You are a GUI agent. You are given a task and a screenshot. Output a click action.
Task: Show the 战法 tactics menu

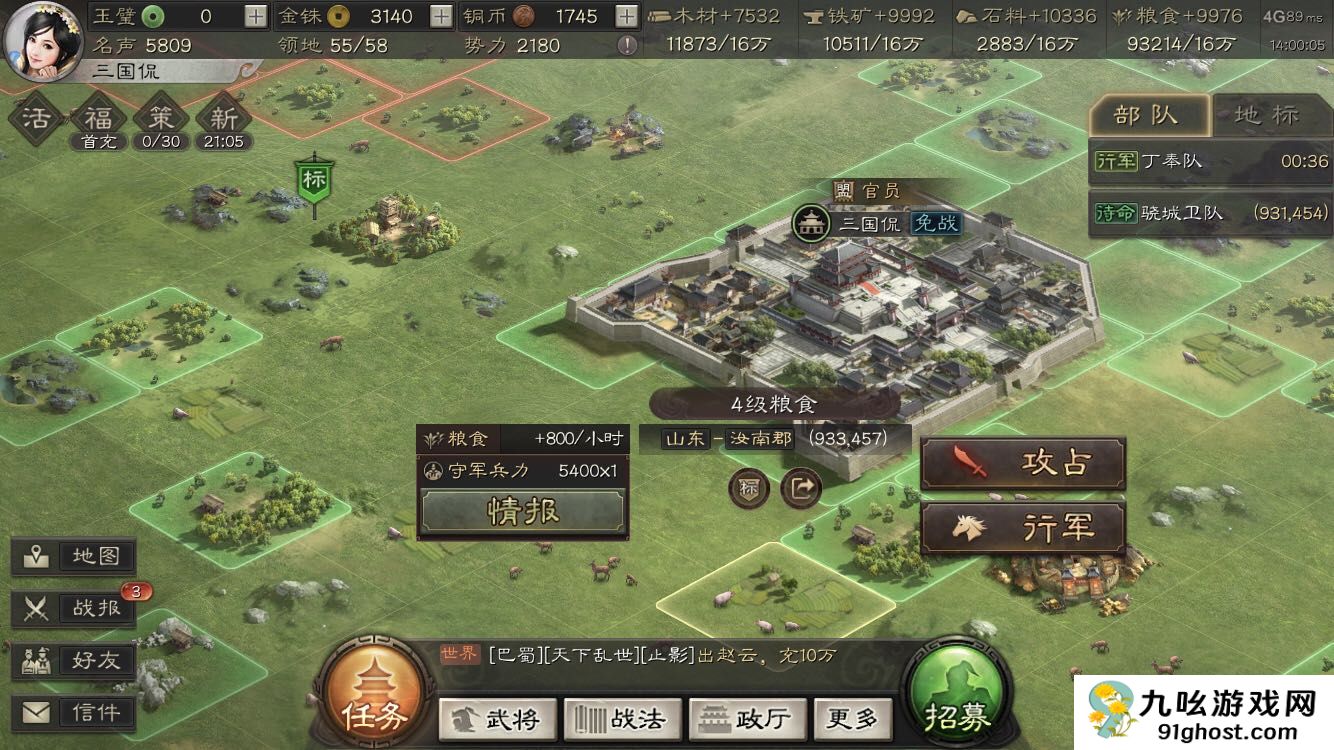[x=622, y=718]
